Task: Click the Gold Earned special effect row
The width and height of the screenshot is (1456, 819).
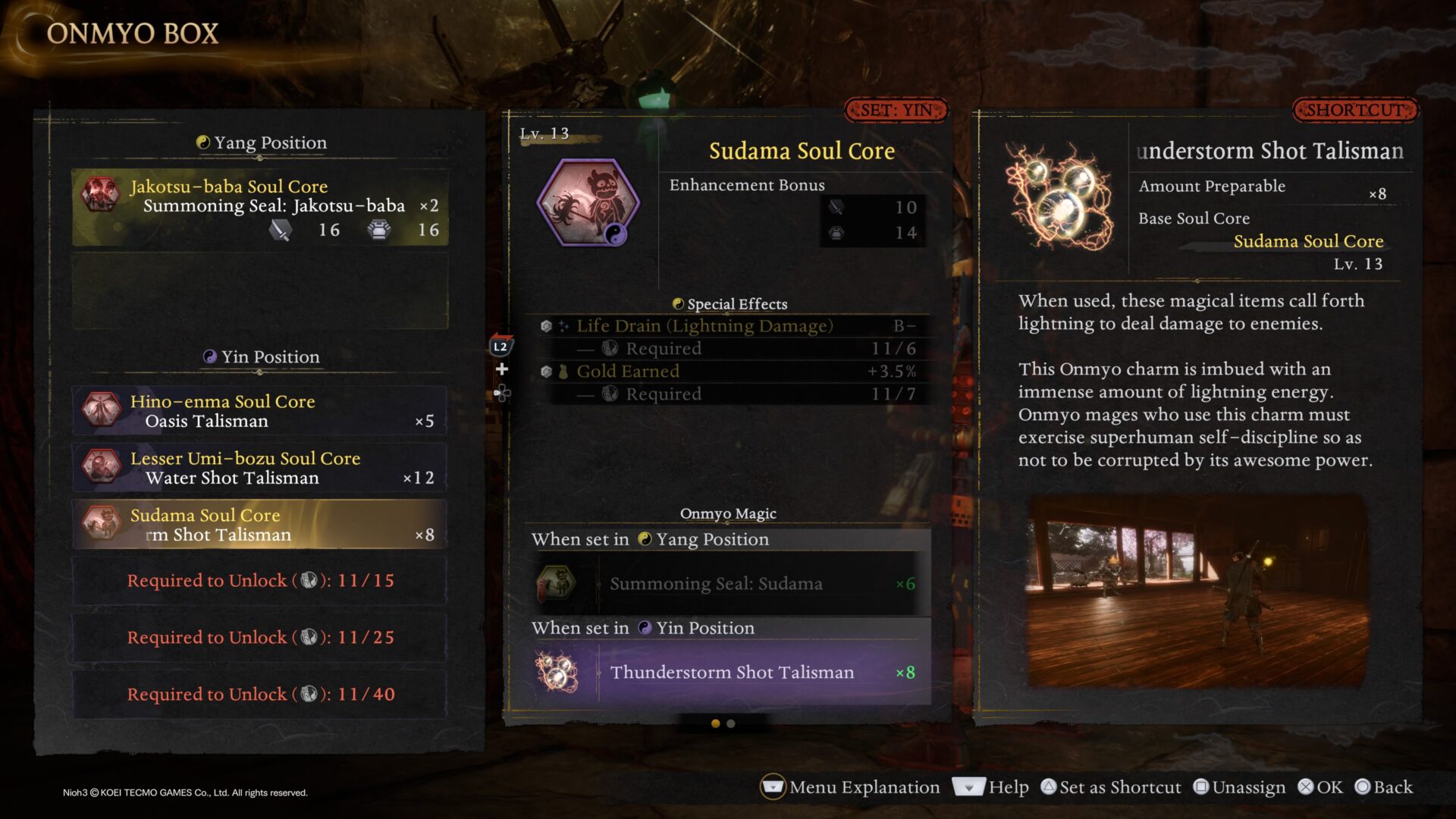Action: click(x=726, y=372)
